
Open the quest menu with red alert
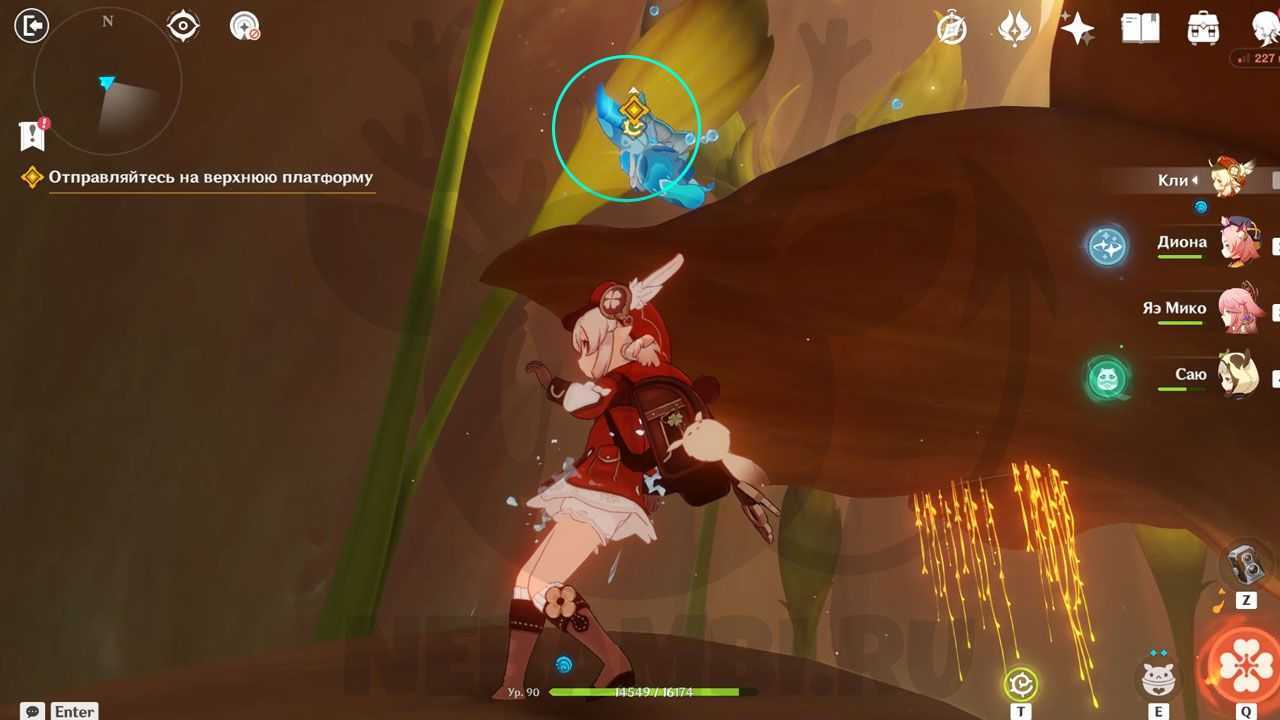(32, 135)
